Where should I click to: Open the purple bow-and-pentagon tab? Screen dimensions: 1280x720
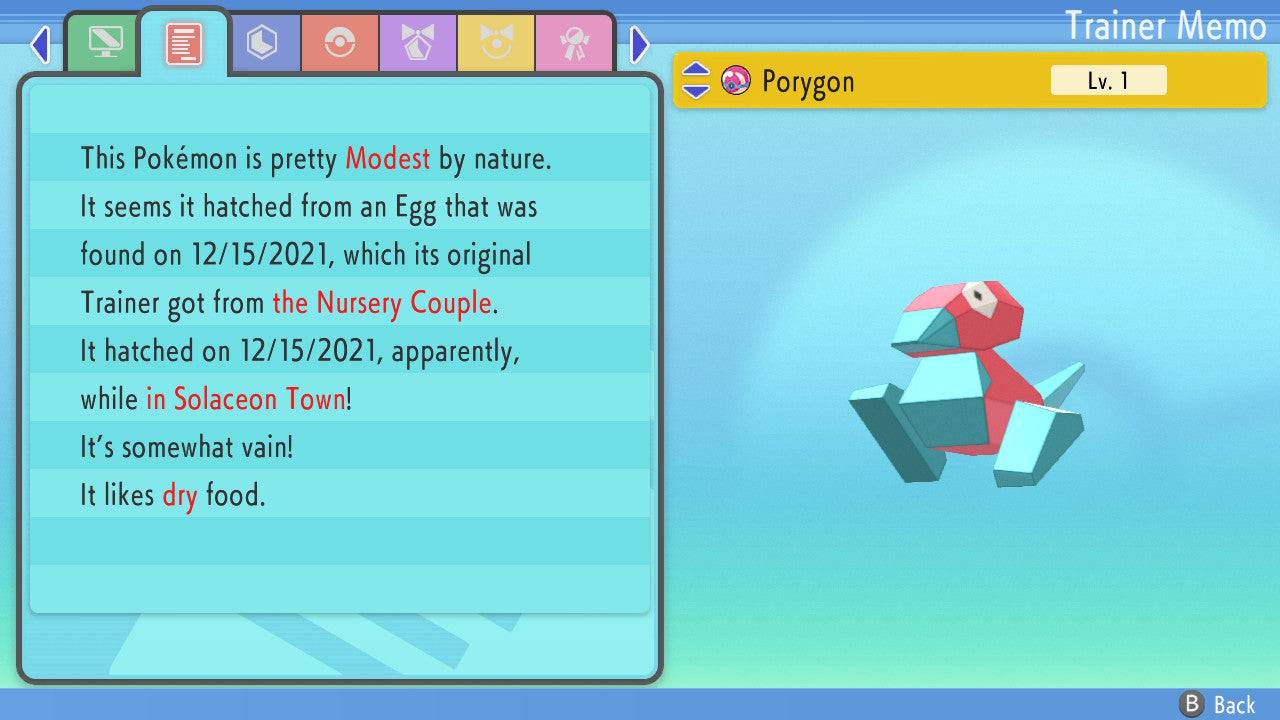(418, 44)
